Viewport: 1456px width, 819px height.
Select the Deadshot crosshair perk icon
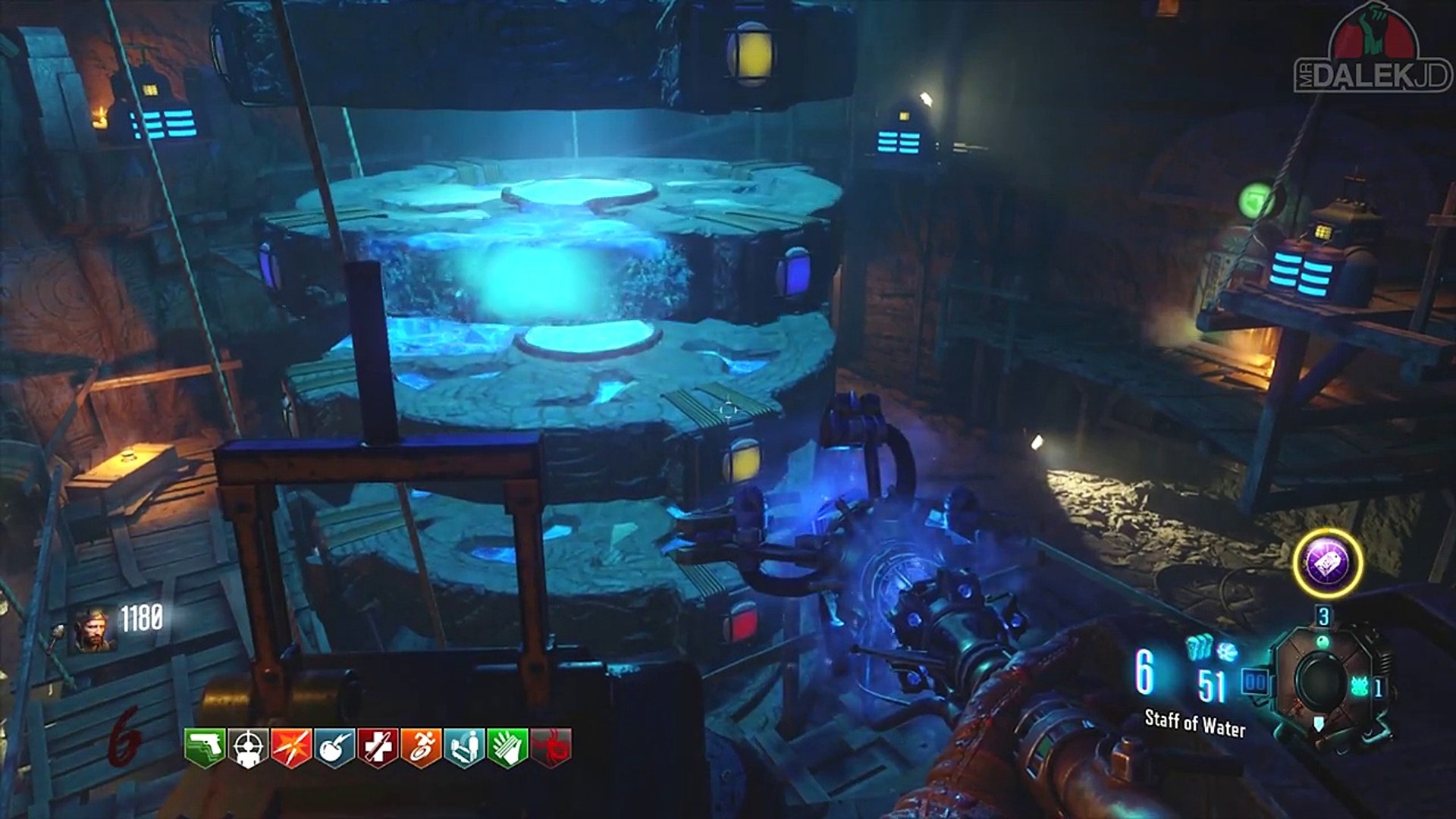pyautogui.click(x=248, y=748)
